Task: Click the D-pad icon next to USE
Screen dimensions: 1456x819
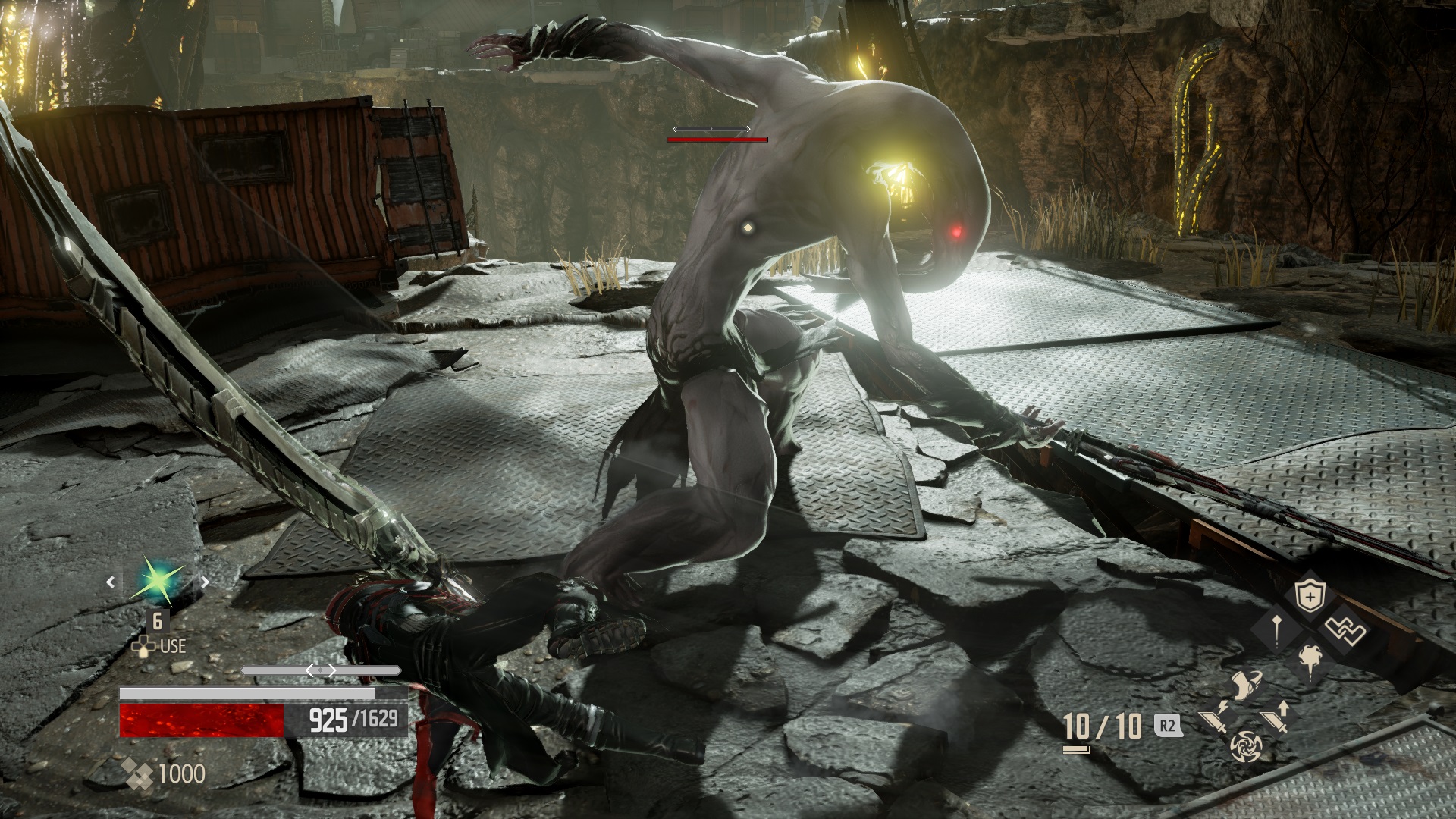Action: click(144, 646)
